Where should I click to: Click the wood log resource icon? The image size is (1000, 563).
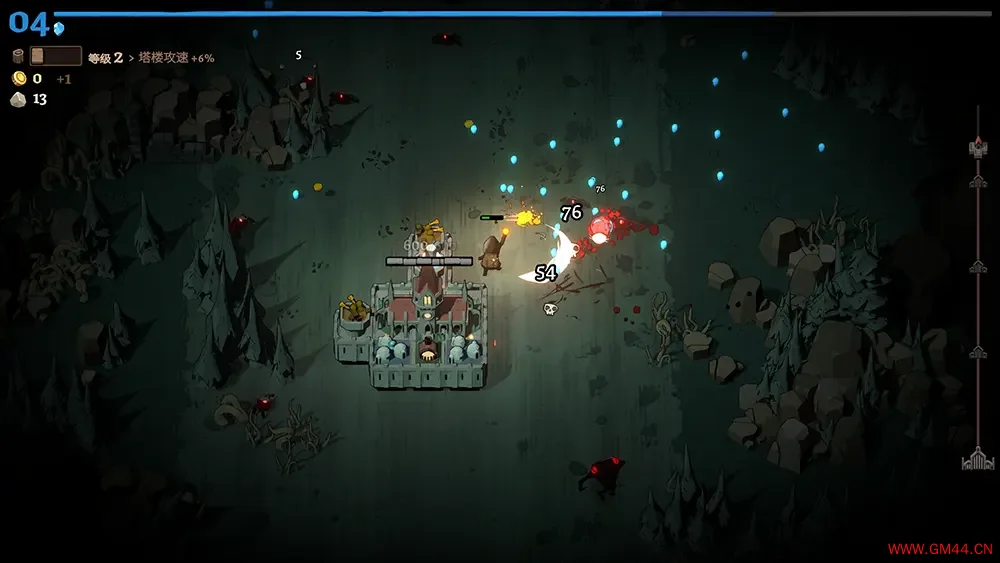point(18,57)
